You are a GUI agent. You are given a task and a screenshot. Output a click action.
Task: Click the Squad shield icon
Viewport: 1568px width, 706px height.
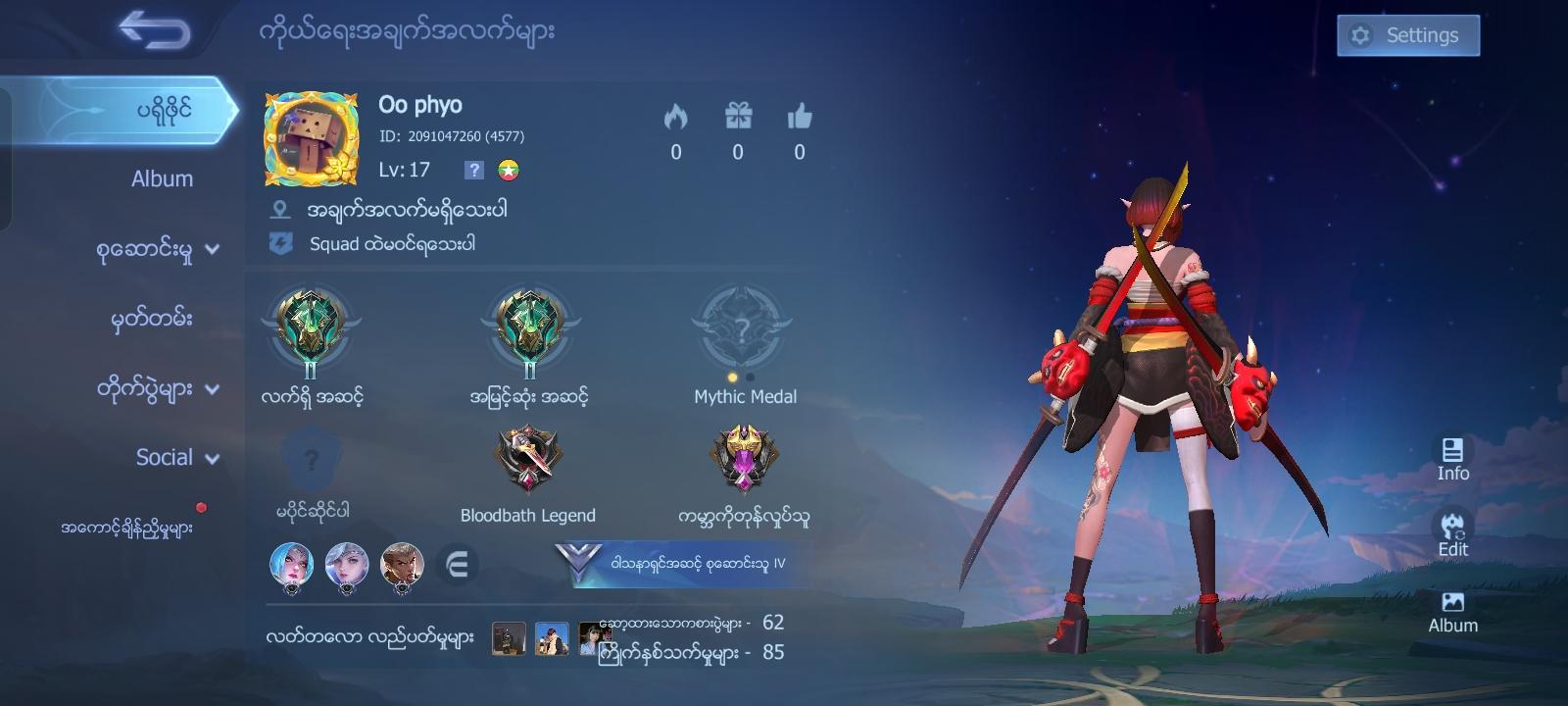283,244
